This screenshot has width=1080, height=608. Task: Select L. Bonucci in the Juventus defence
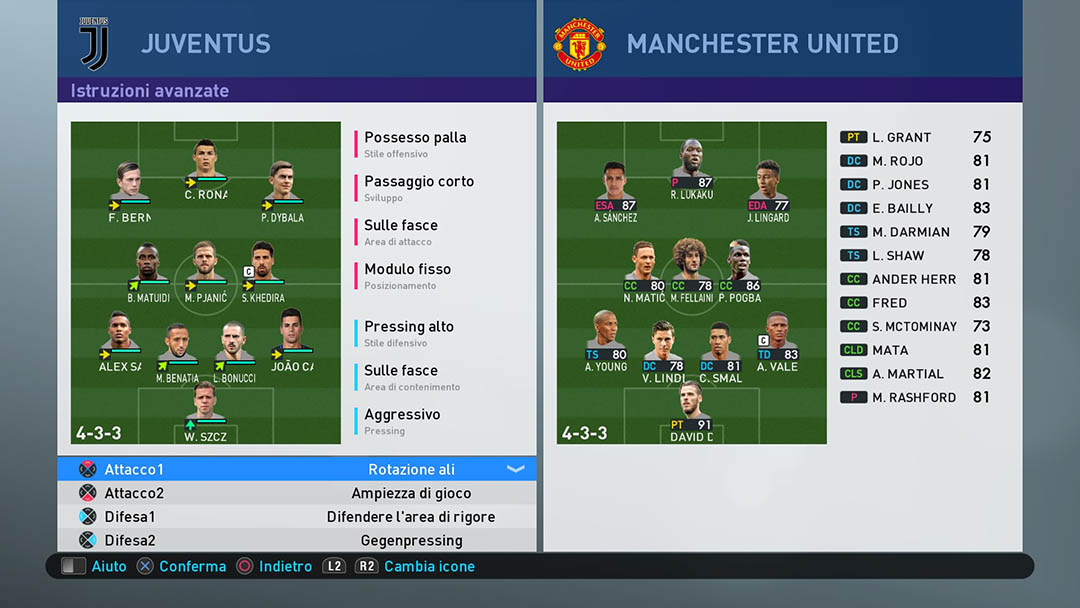234,350
